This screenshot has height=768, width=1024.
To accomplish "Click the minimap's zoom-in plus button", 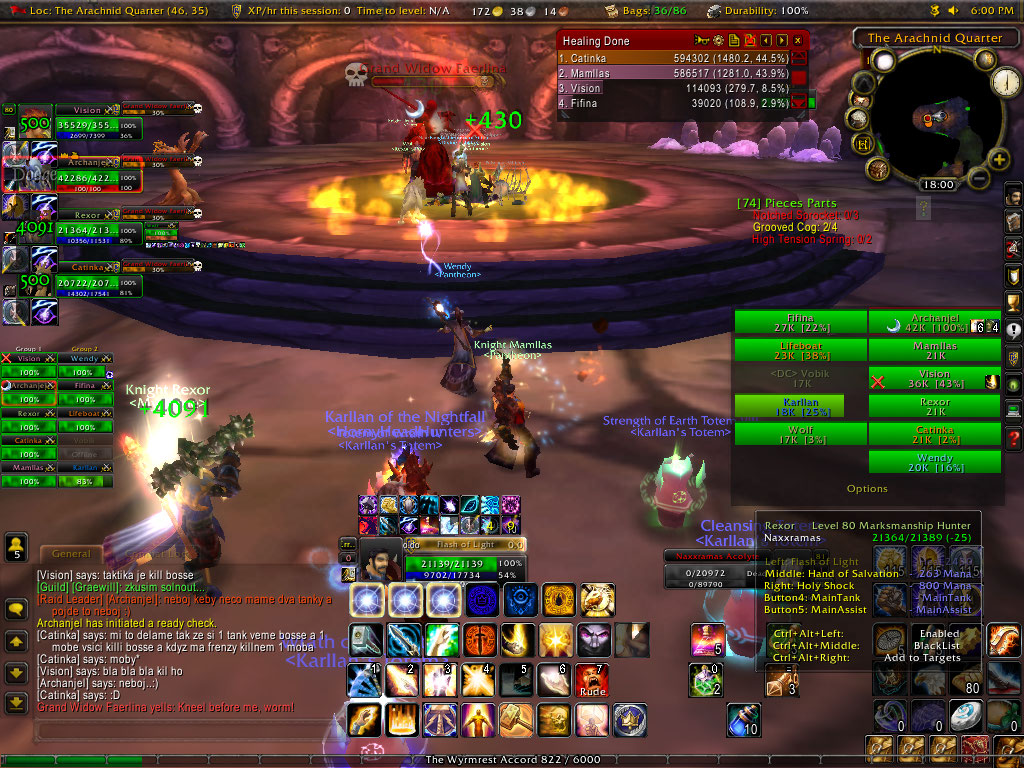I will (x=997, y=159).
